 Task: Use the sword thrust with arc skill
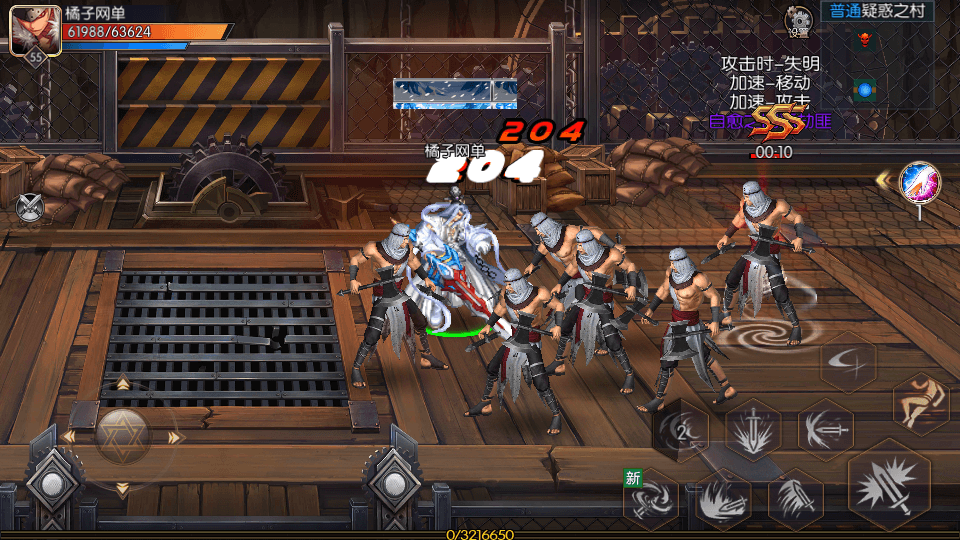825,429
